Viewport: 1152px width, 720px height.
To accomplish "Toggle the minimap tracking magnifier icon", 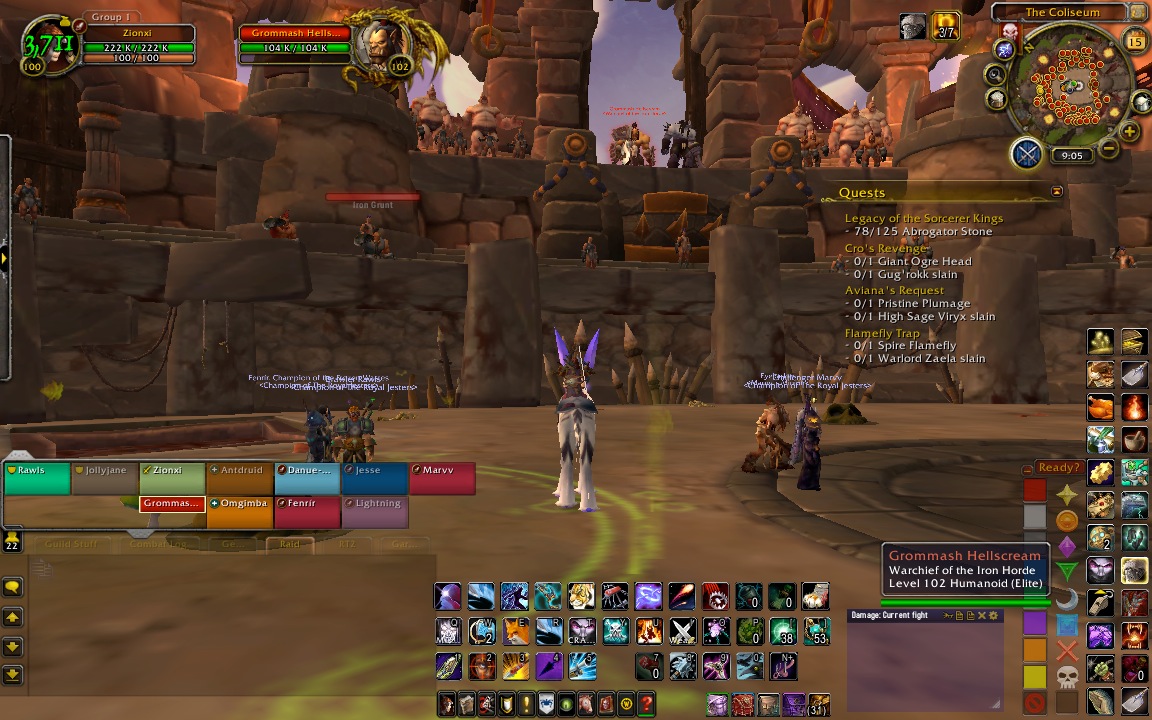I will [996, 74].
